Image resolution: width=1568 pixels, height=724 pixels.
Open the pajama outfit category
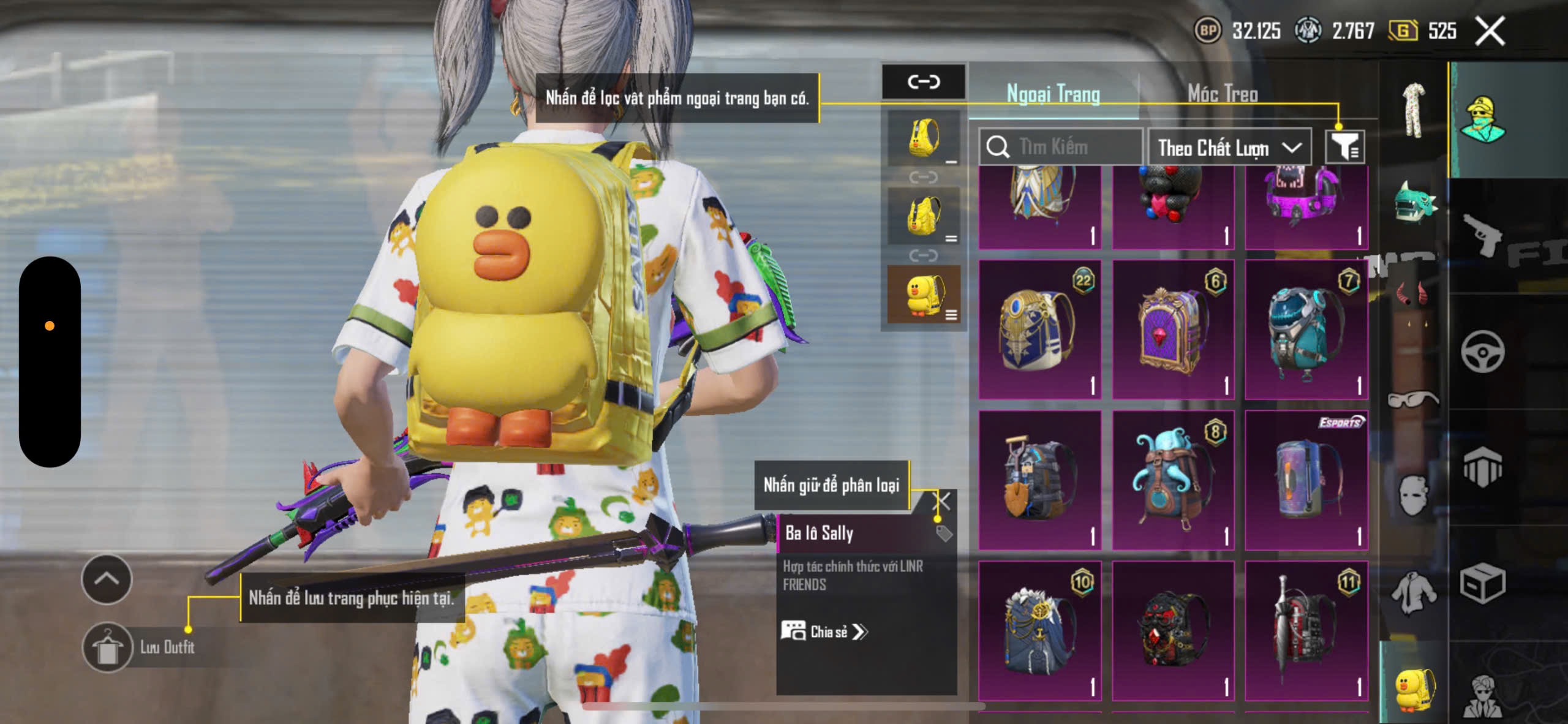click(x=1414, y=111)
